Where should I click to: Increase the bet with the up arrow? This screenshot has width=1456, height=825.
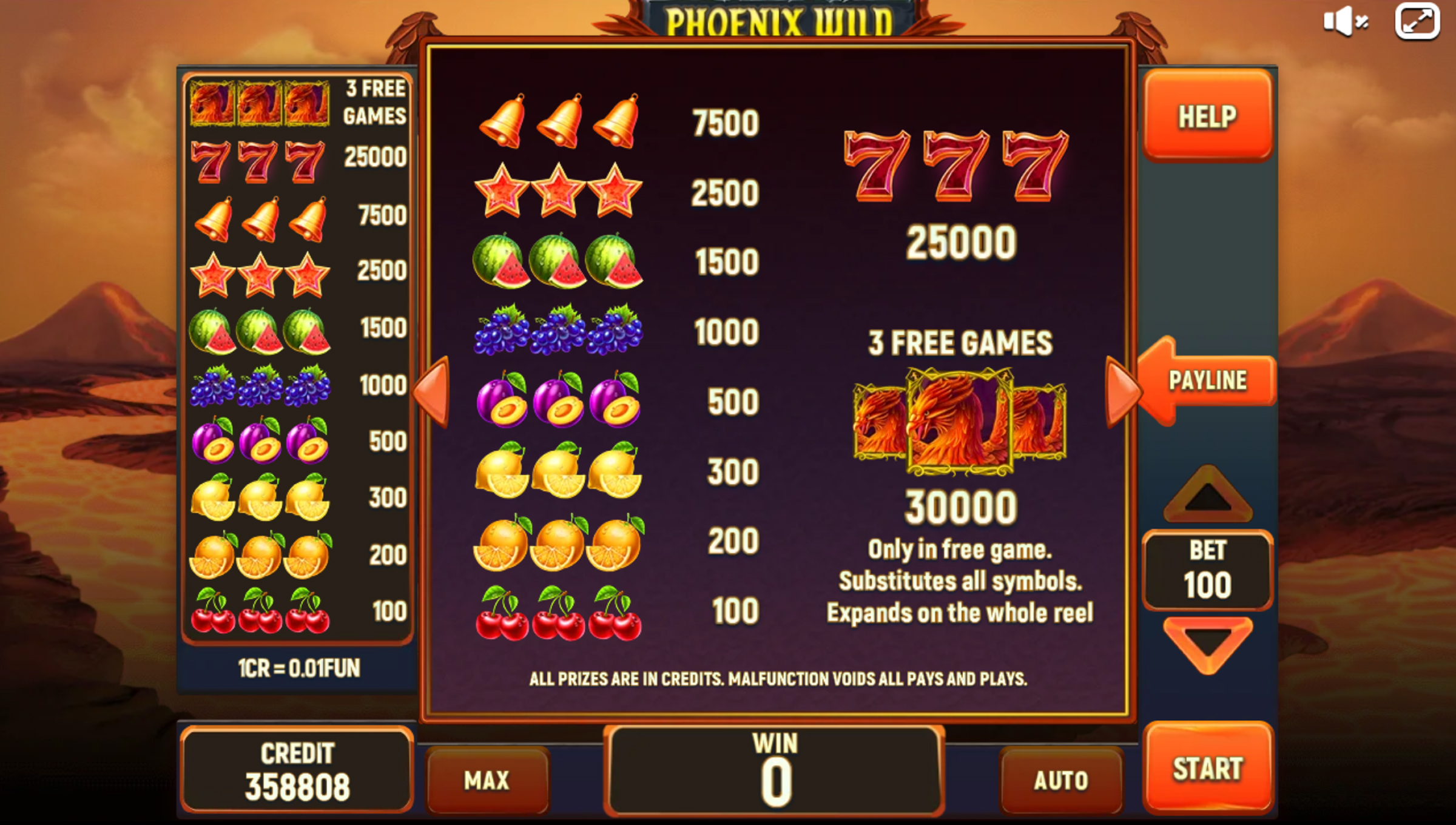tap(1207, 494)
